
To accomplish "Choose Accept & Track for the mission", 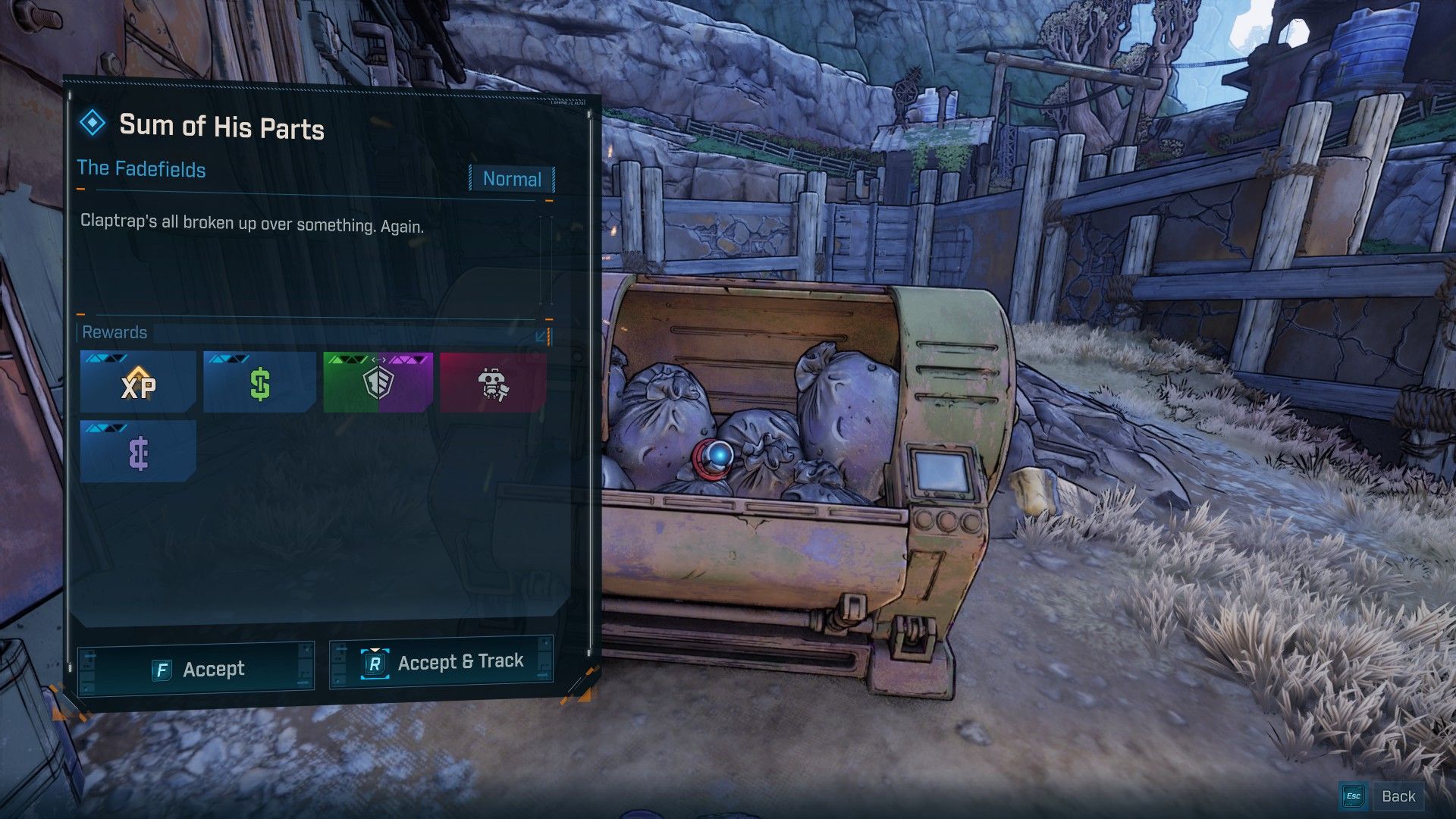I will [x=441, y=663].
